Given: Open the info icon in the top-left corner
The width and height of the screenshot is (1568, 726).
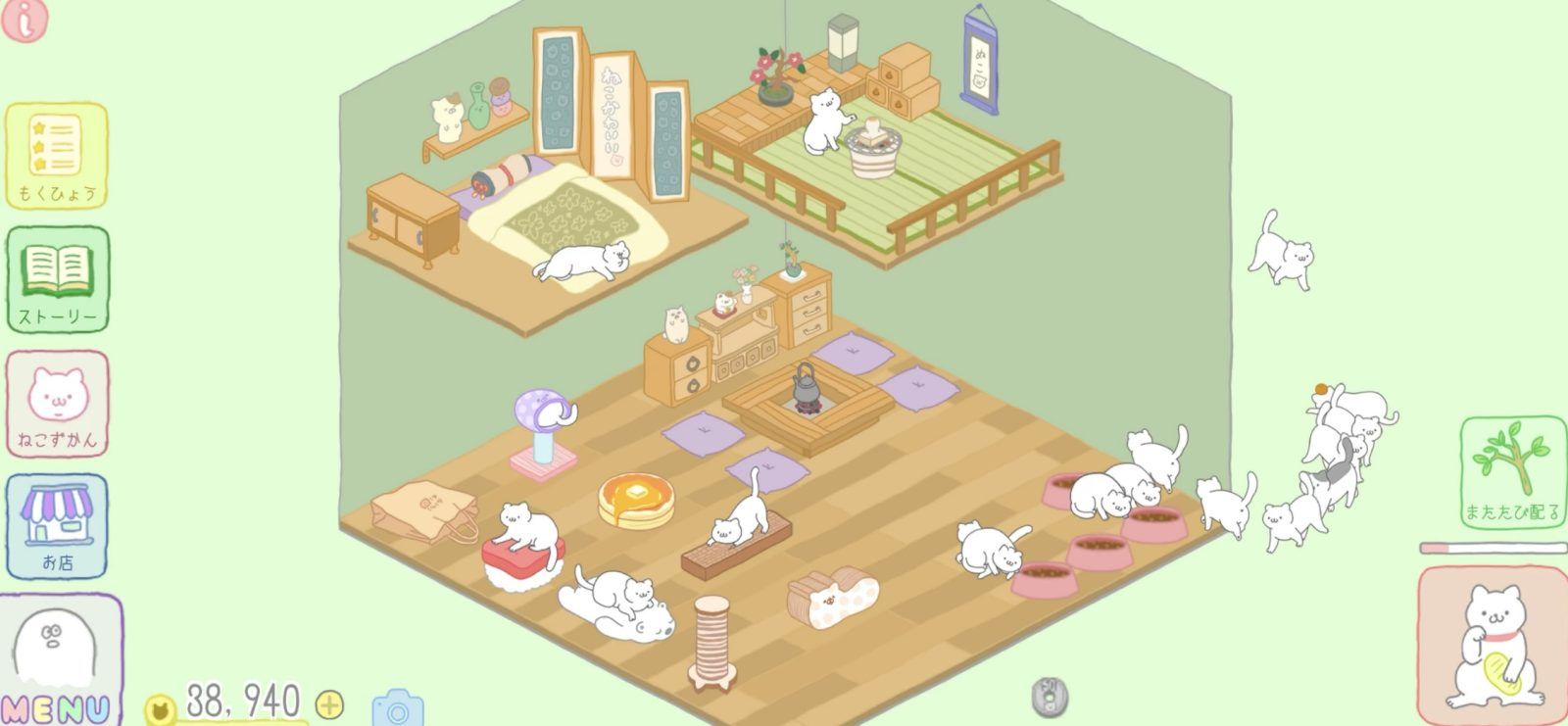Looking at the screenshot, I should (24, 22).
